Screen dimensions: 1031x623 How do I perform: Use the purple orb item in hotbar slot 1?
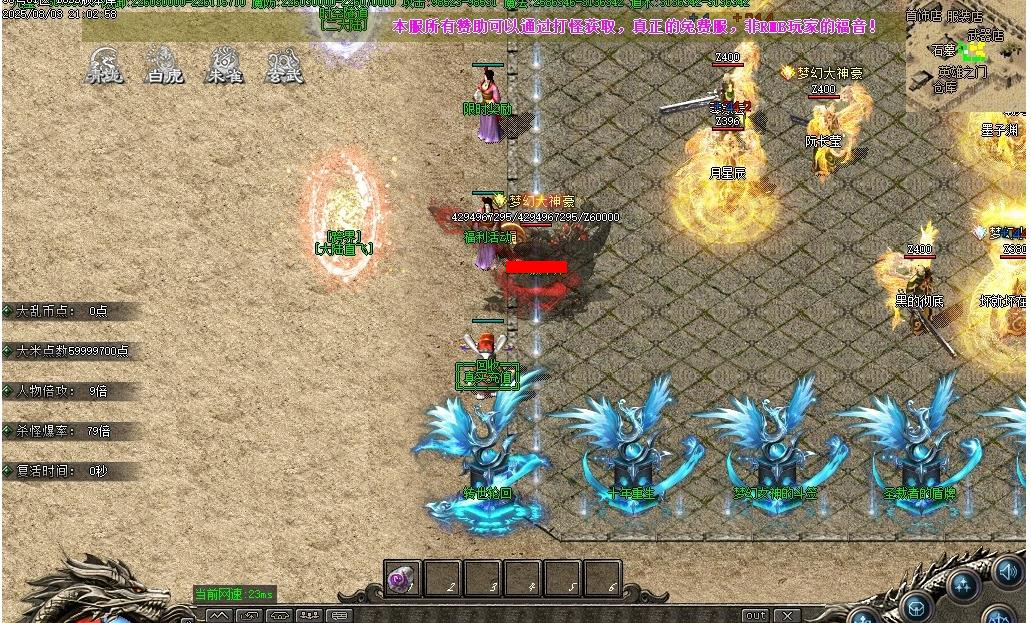coord(402,580)
